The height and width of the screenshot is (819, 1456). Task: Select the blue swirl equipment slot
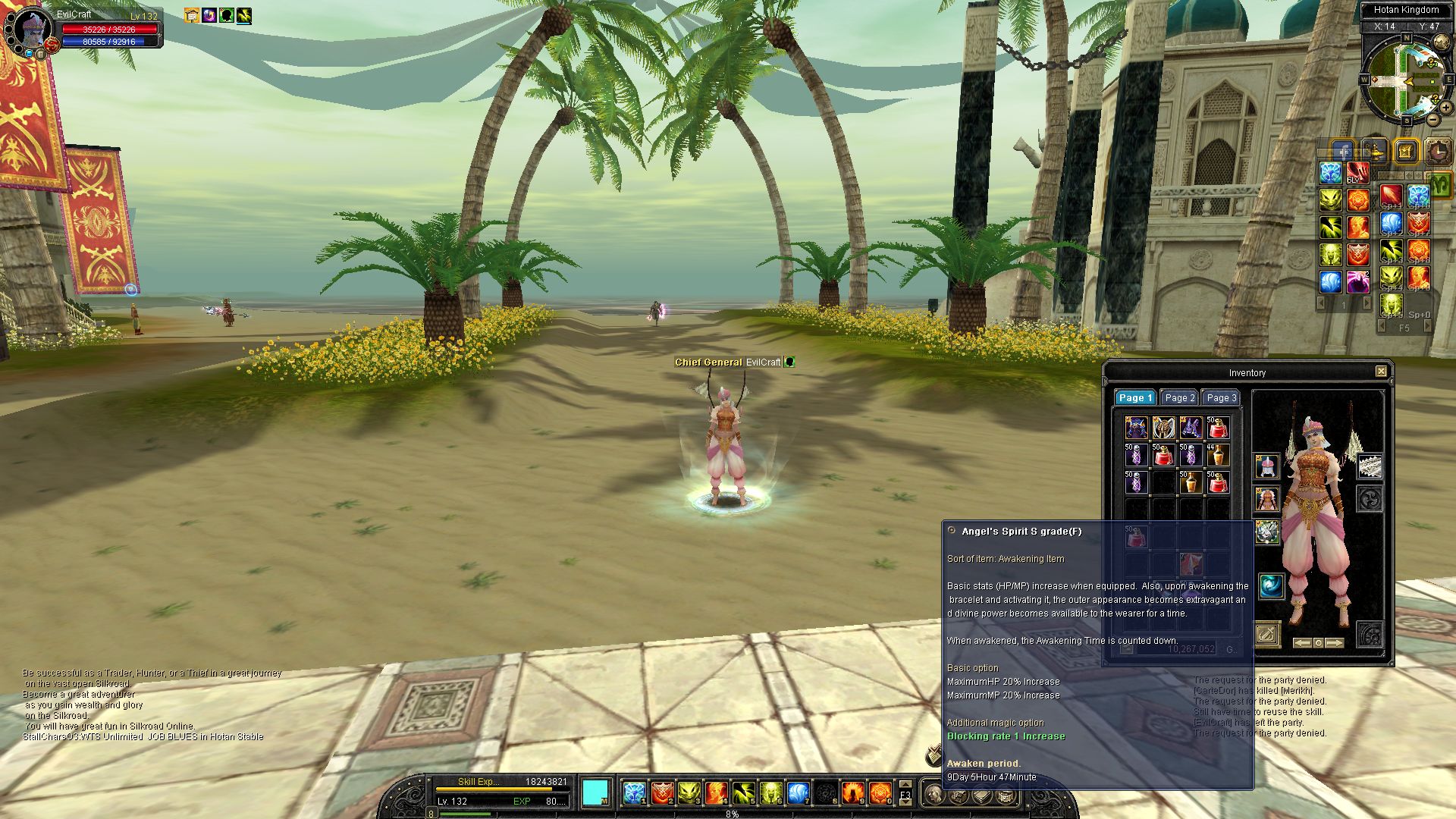click(x=1271, y=585)
